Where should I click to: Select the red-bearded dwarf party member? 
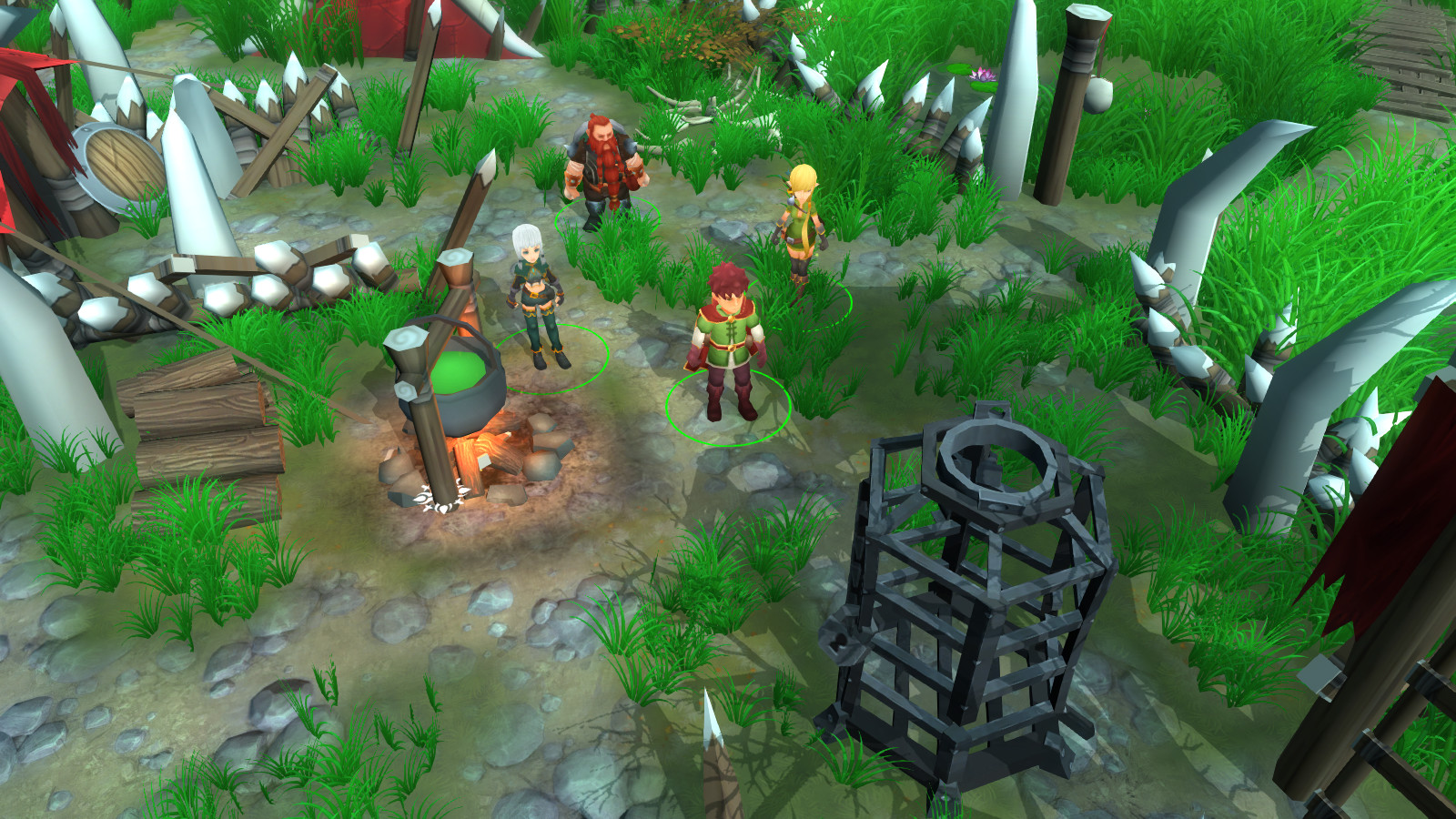pos(602,168)
